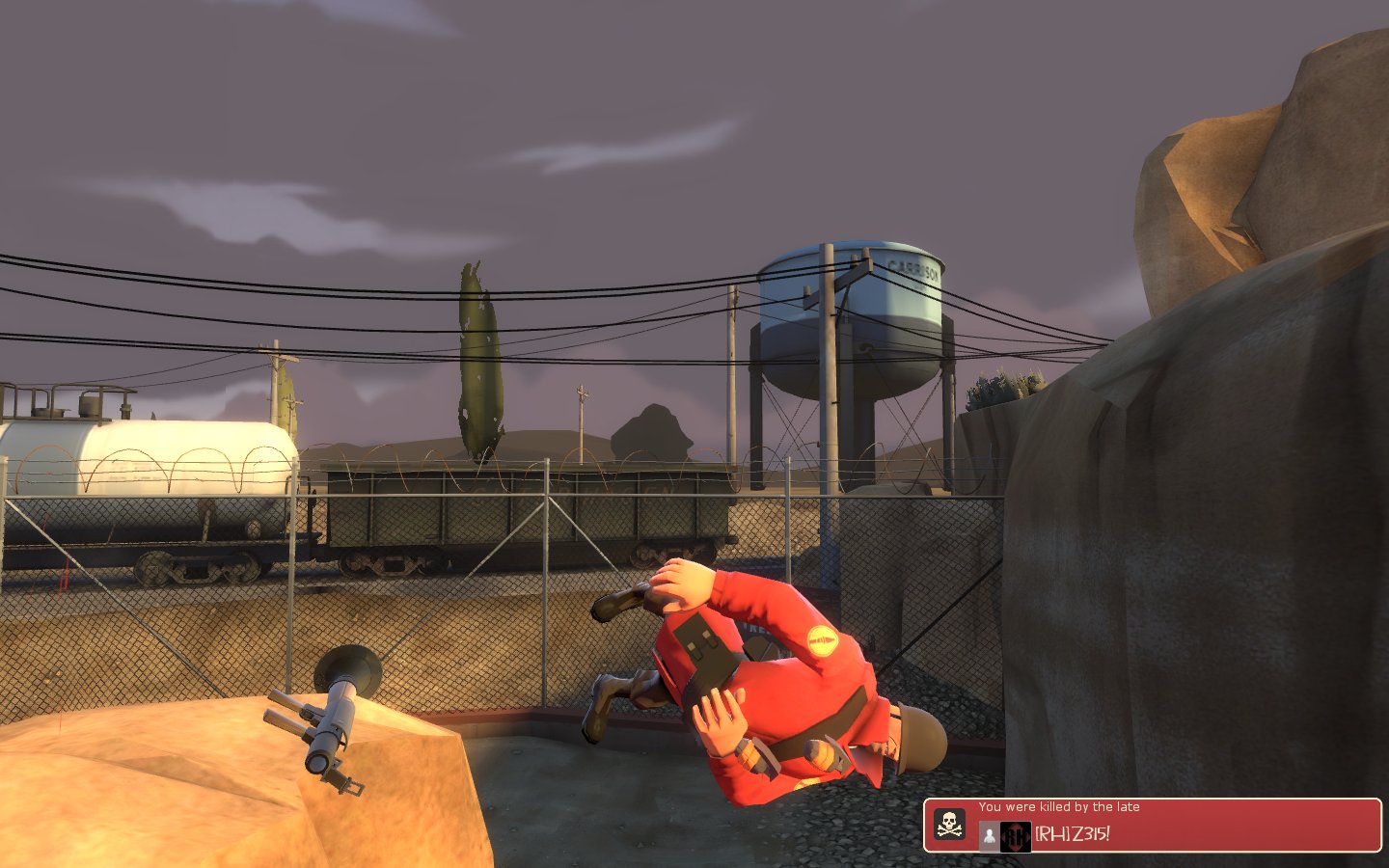Click the grey friend silhouette icon
The image size is (1389, 868).
click(989, 836)
